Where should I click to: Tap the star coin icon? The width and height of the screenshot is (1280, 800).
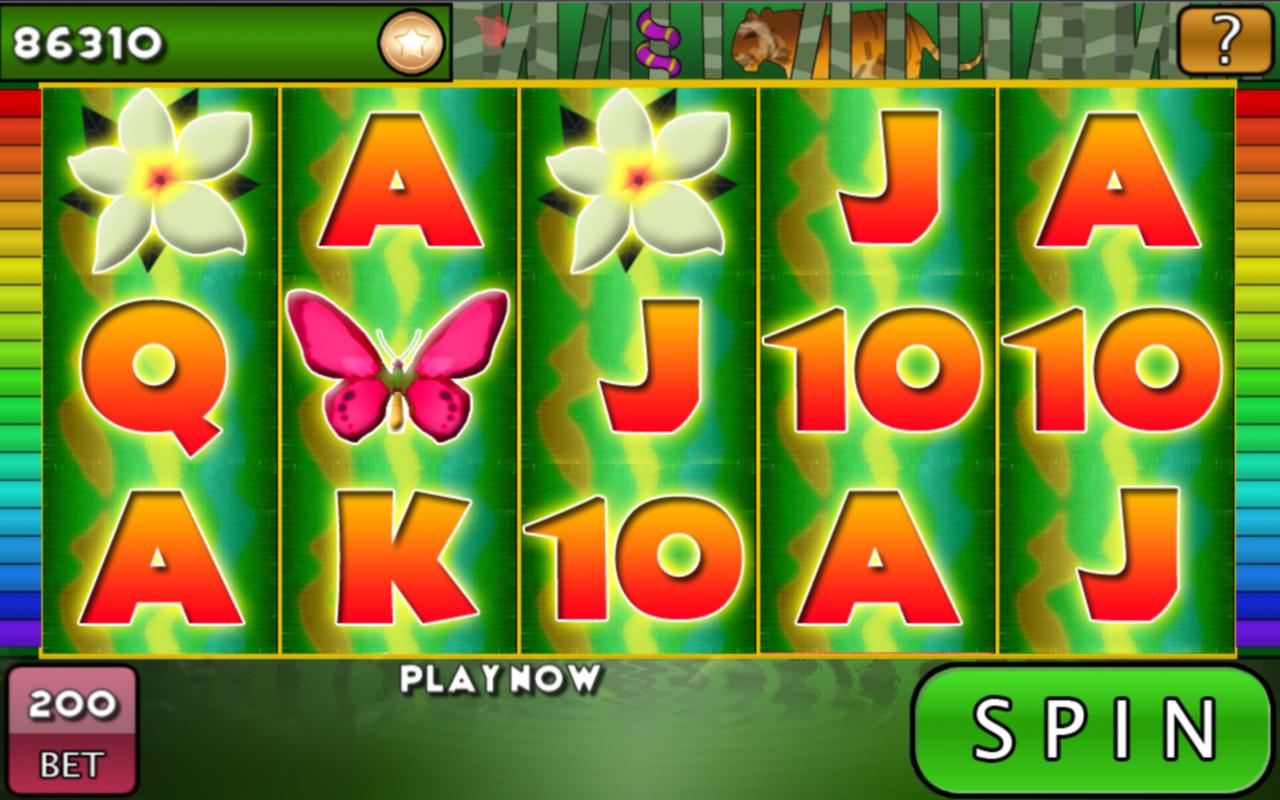click(411, 42)
